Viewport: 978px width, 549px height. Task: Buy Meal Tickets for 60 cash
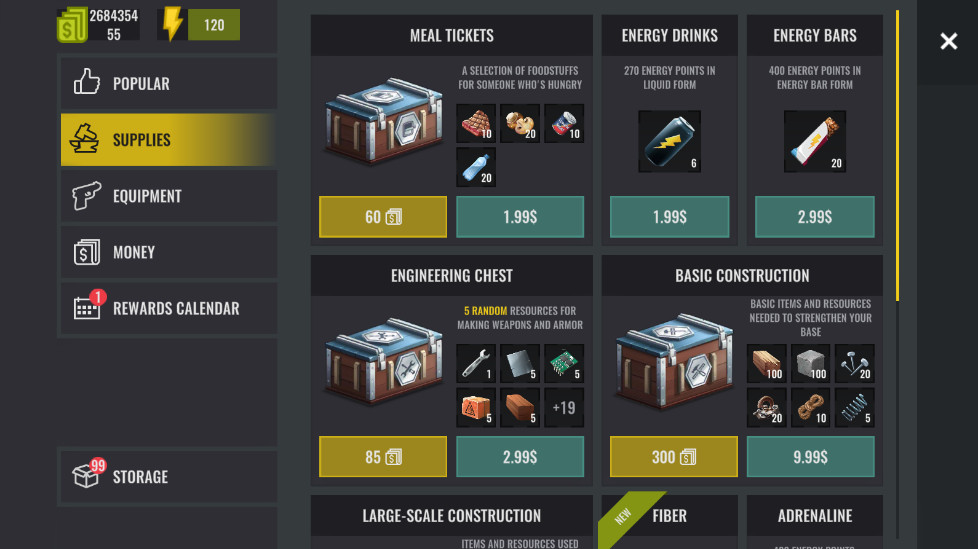382,217
